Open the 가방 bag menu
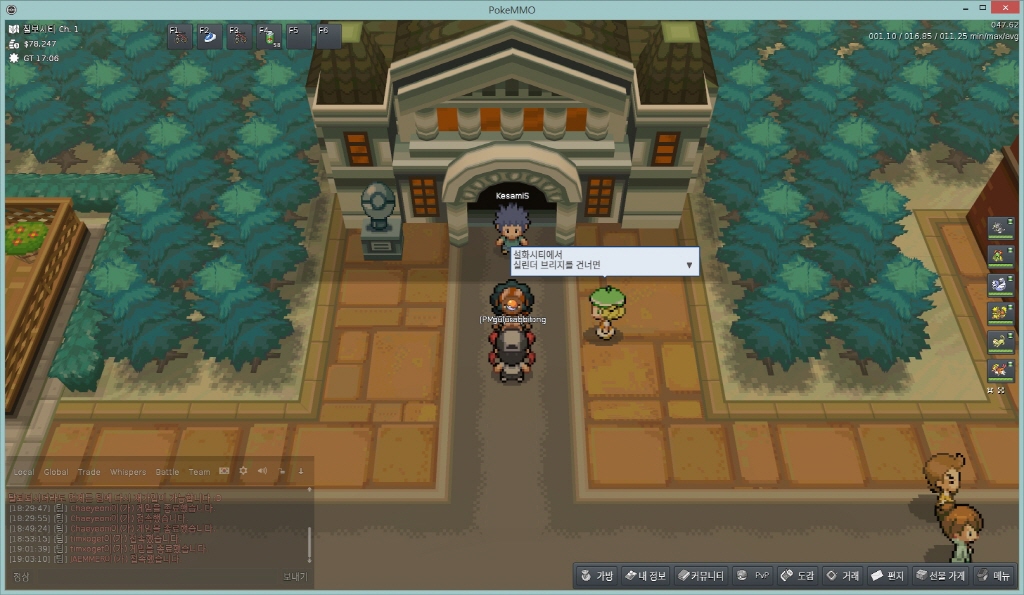The height and width of the screenshot is (595, 1024). [x=596, y=576]
